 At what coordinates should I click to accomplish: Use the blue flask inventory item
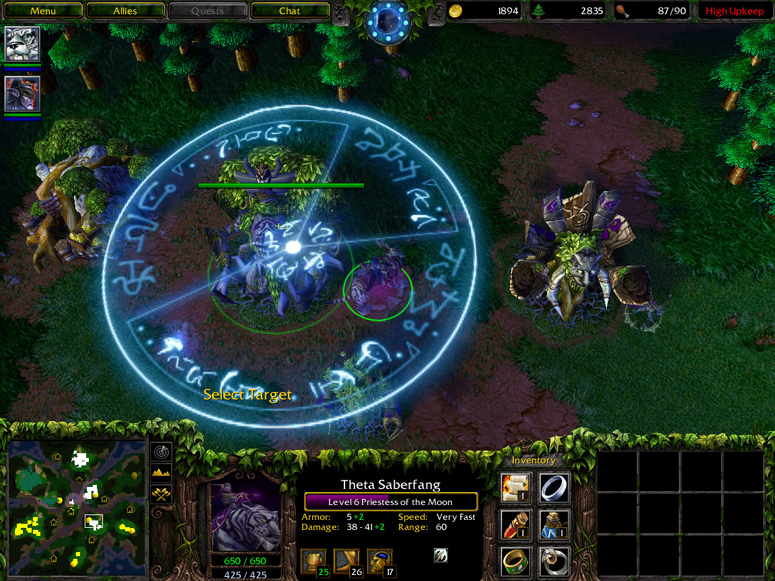(554, 524)
